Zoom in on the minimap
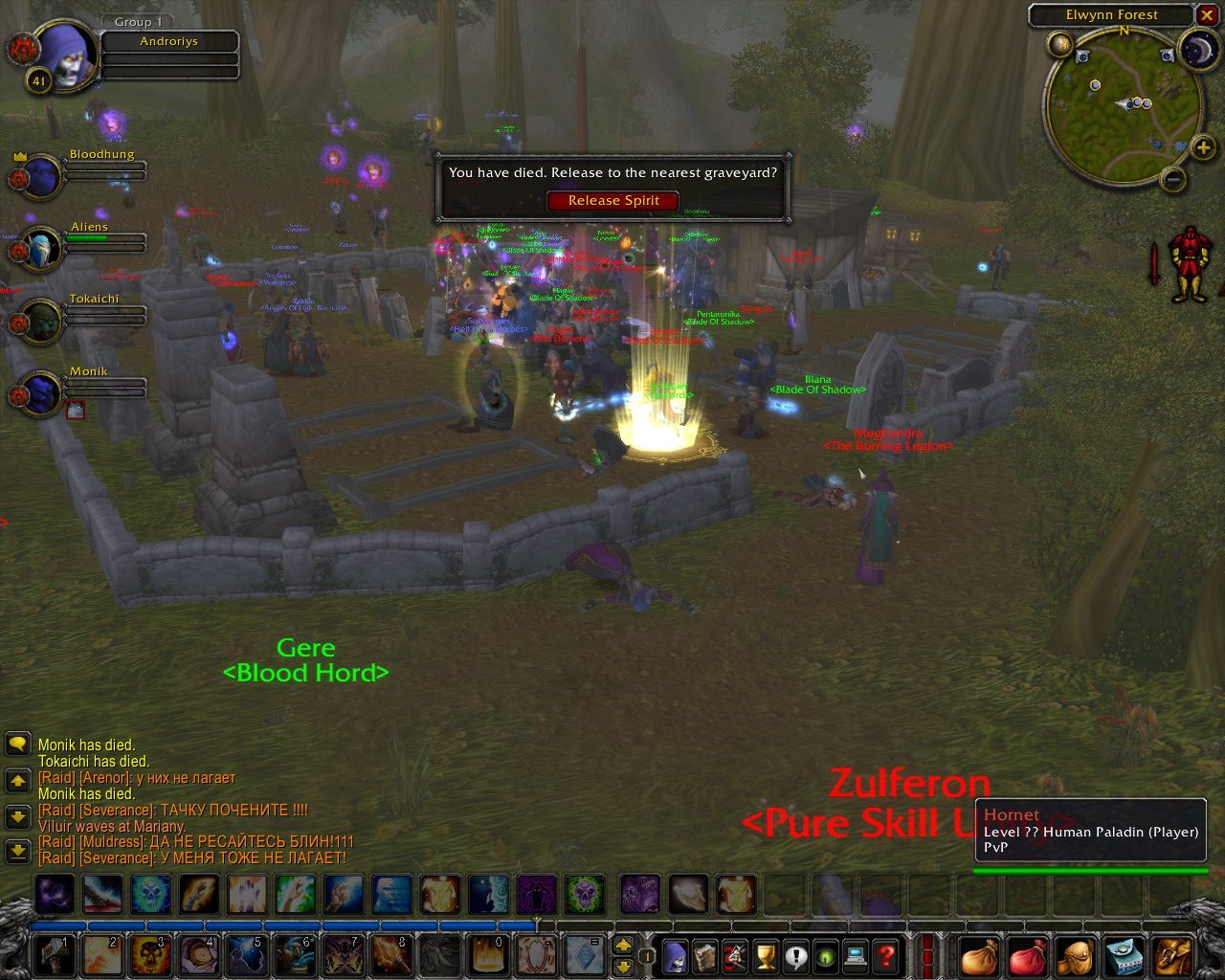Image resolution: width=1225 pixels, height=980 pixels. pos(1203,147)
